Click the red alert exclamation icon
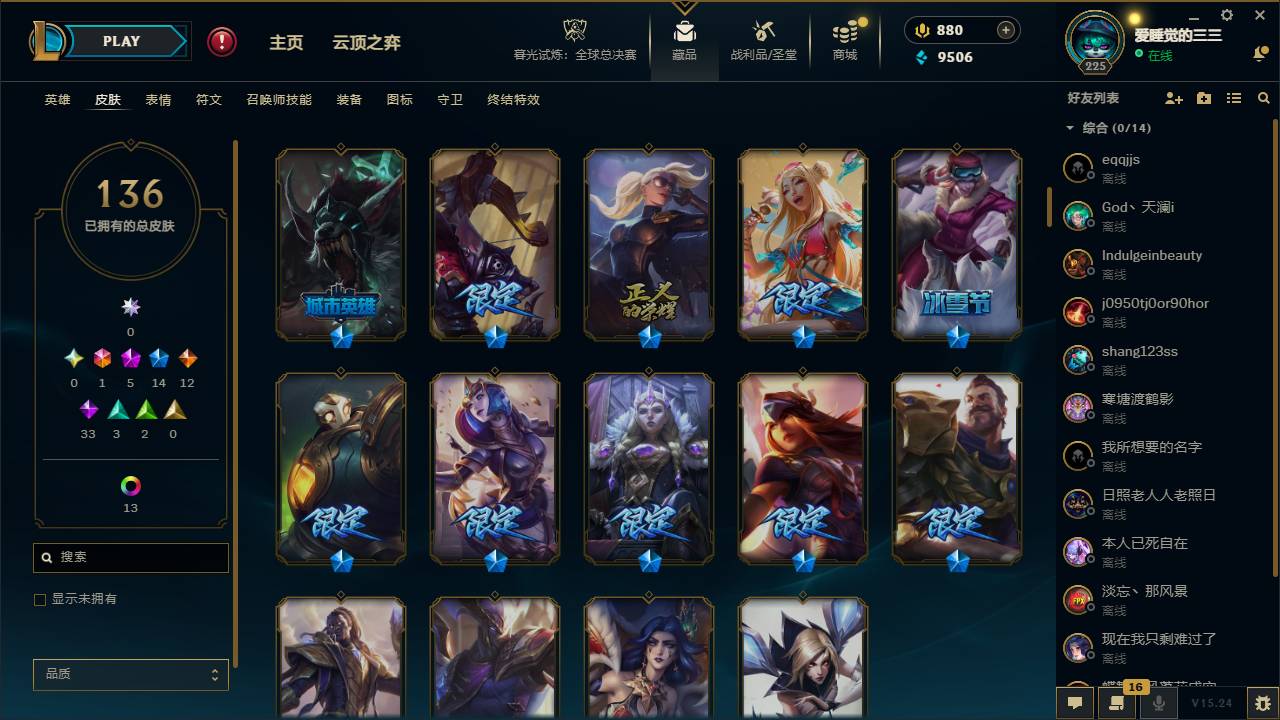 pyautogui.click(x=219, y=41)
